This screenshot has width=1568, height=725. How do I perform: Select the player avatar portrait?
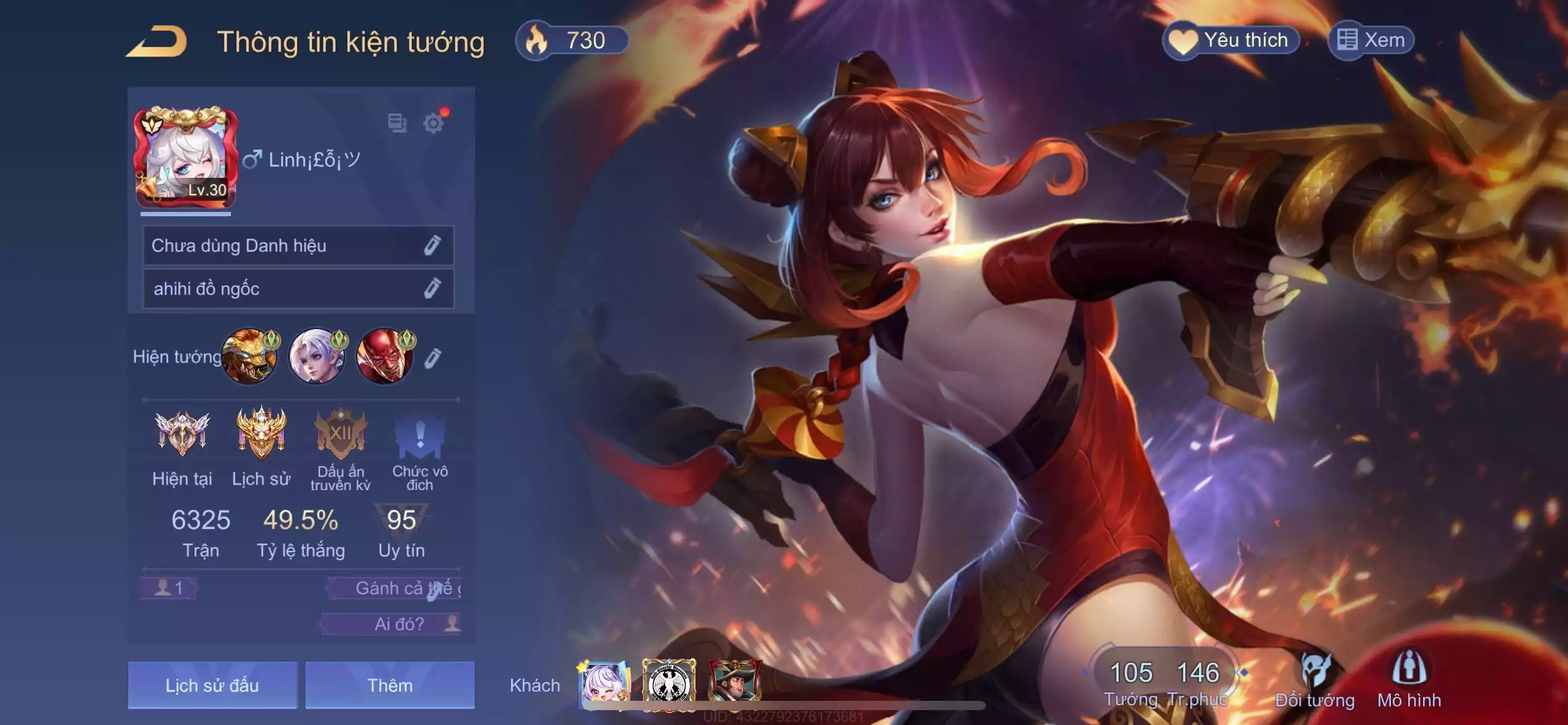coord(185,157)
